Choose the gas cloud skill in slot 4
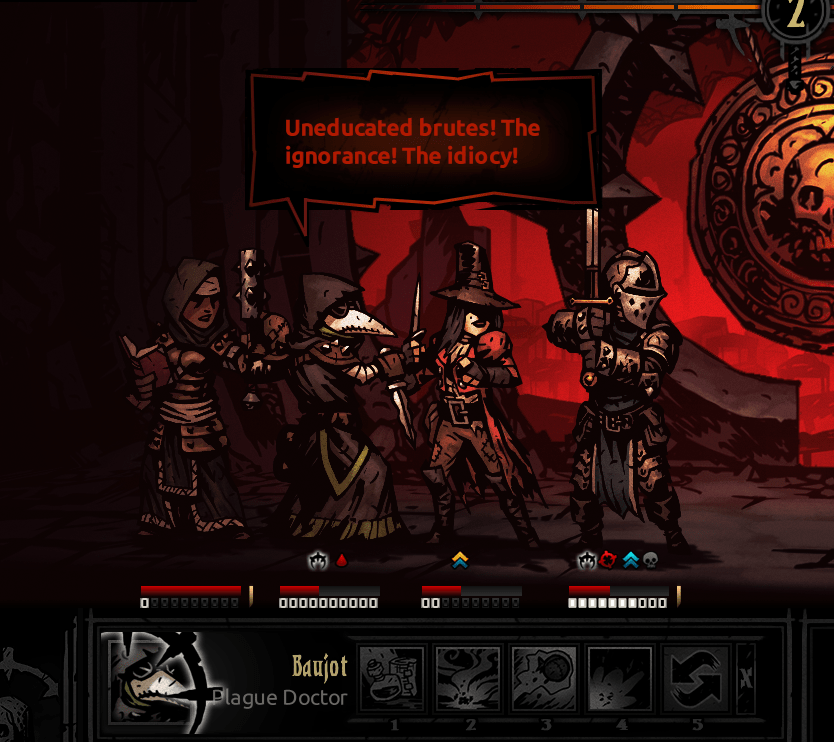Screen dimensions: 834x742 click(x=621, y=678)
